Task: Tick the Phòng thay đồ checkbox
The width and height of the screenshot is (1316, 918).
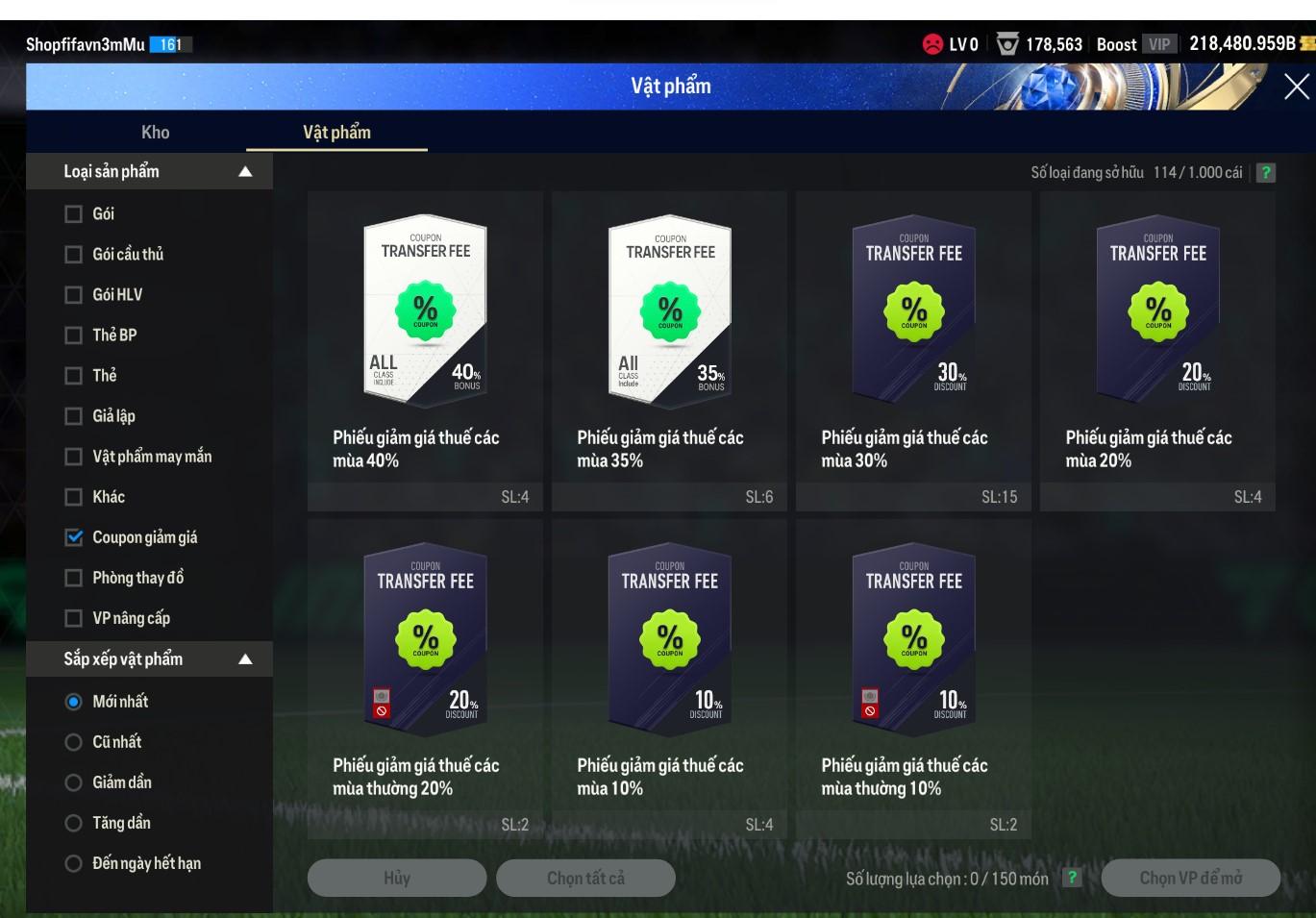Action: [x=73, y=578]
